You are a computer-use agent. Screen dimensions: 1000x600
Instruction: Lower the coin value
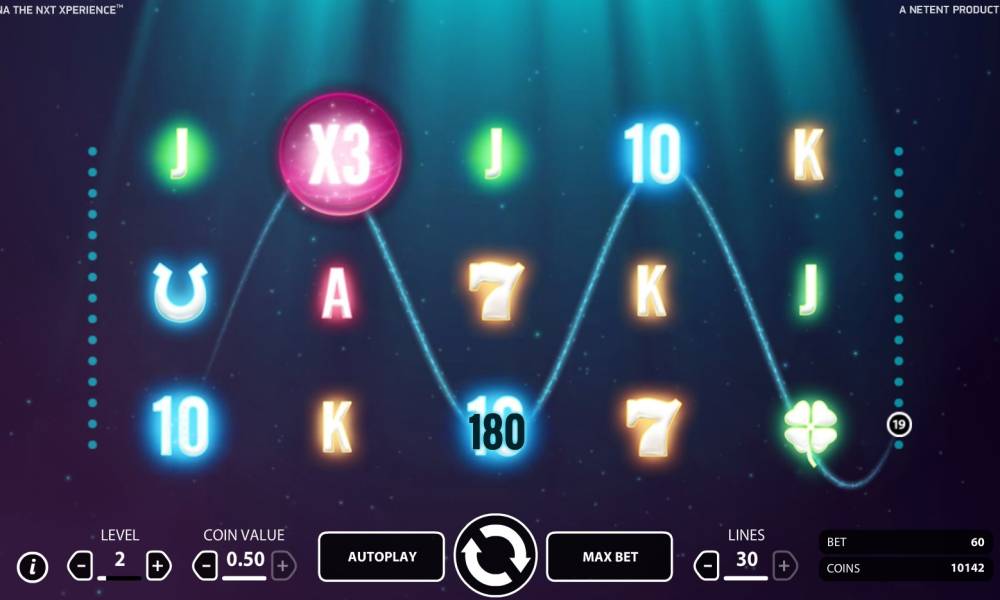click(206, 566)
